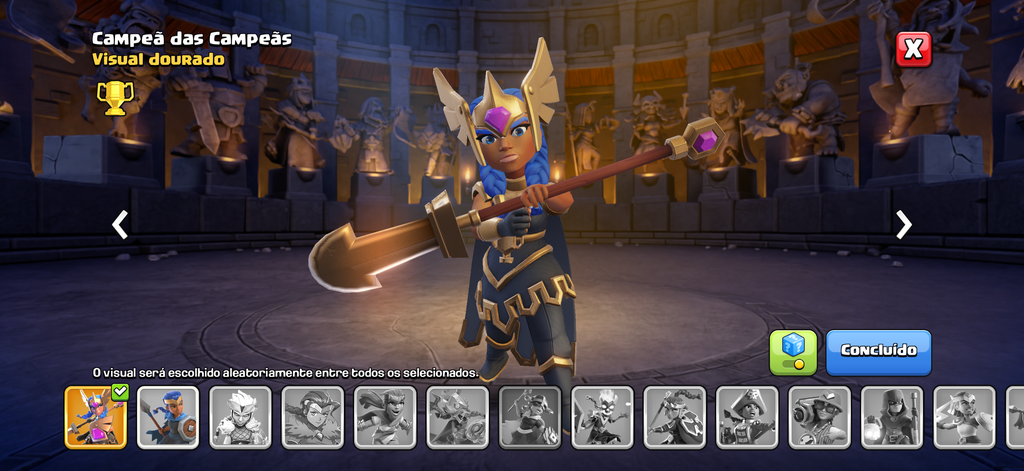Select the boombox-carrying Champion skin
This screenshot has width=1024, height=471.
click(x=820, y=417)
